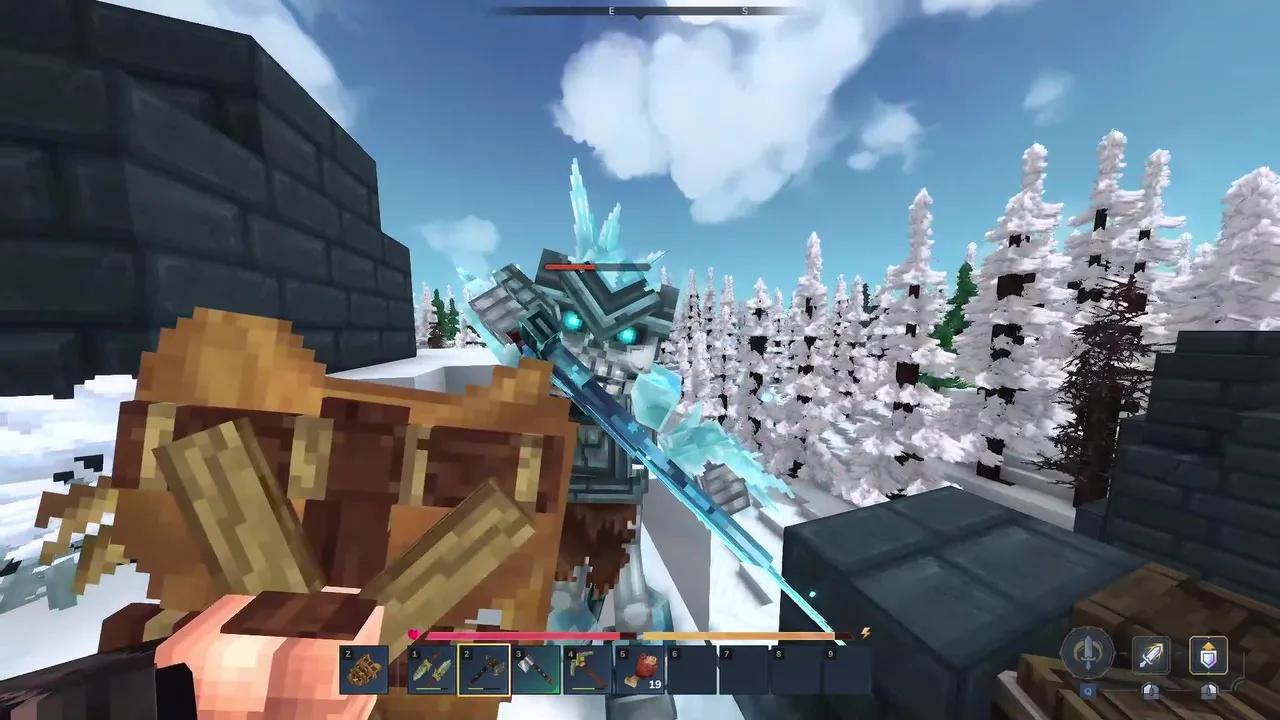
Task: Click the Z utility slot item
Action: tap(363, 669)
